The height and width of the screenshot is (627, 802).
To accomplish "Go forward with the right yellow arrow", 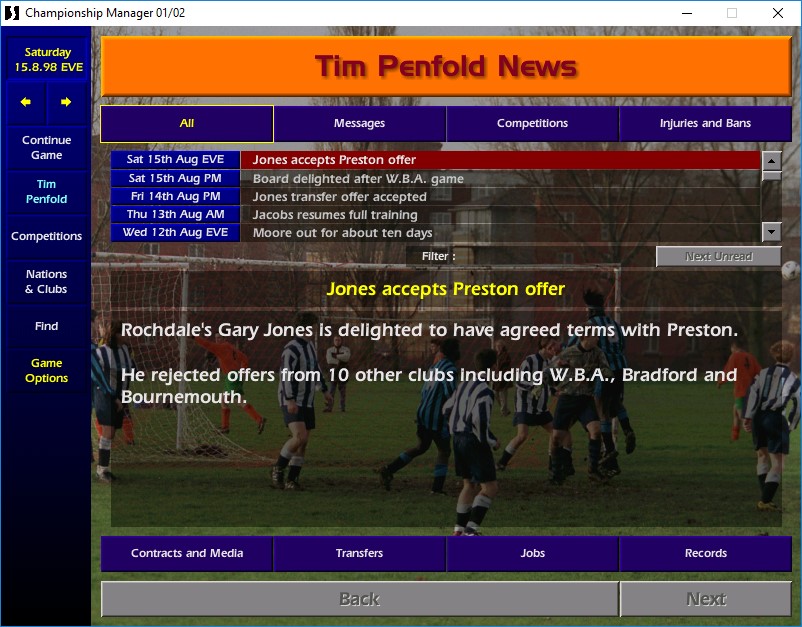I will (66, 102).
